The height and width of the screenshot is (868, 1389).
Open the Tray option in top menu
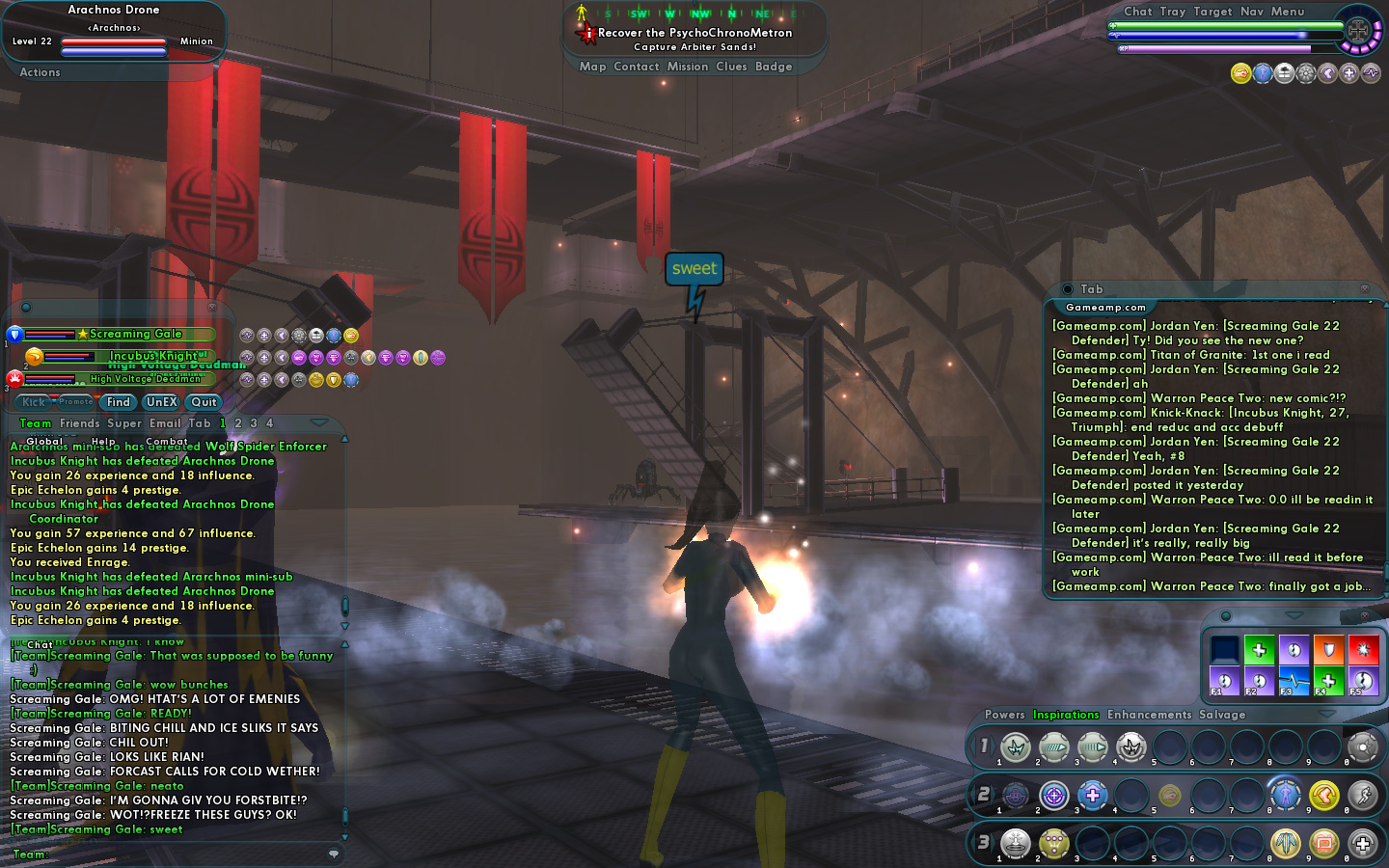[1173, 12]
